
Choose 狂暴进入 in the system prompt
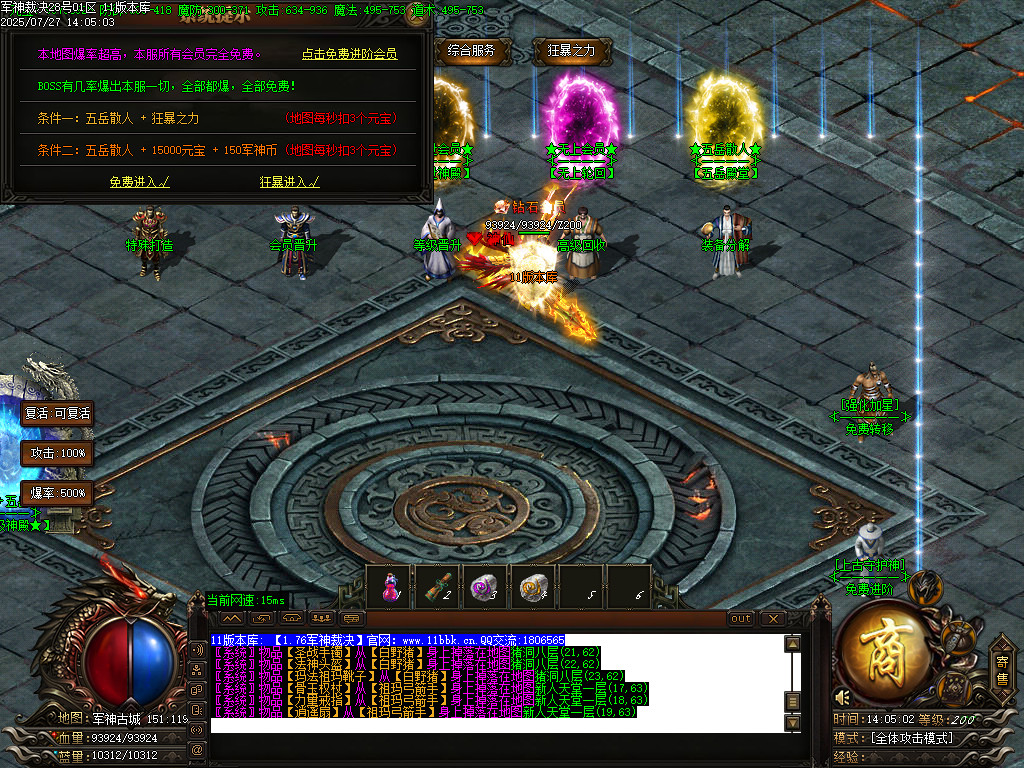point(289,182)
